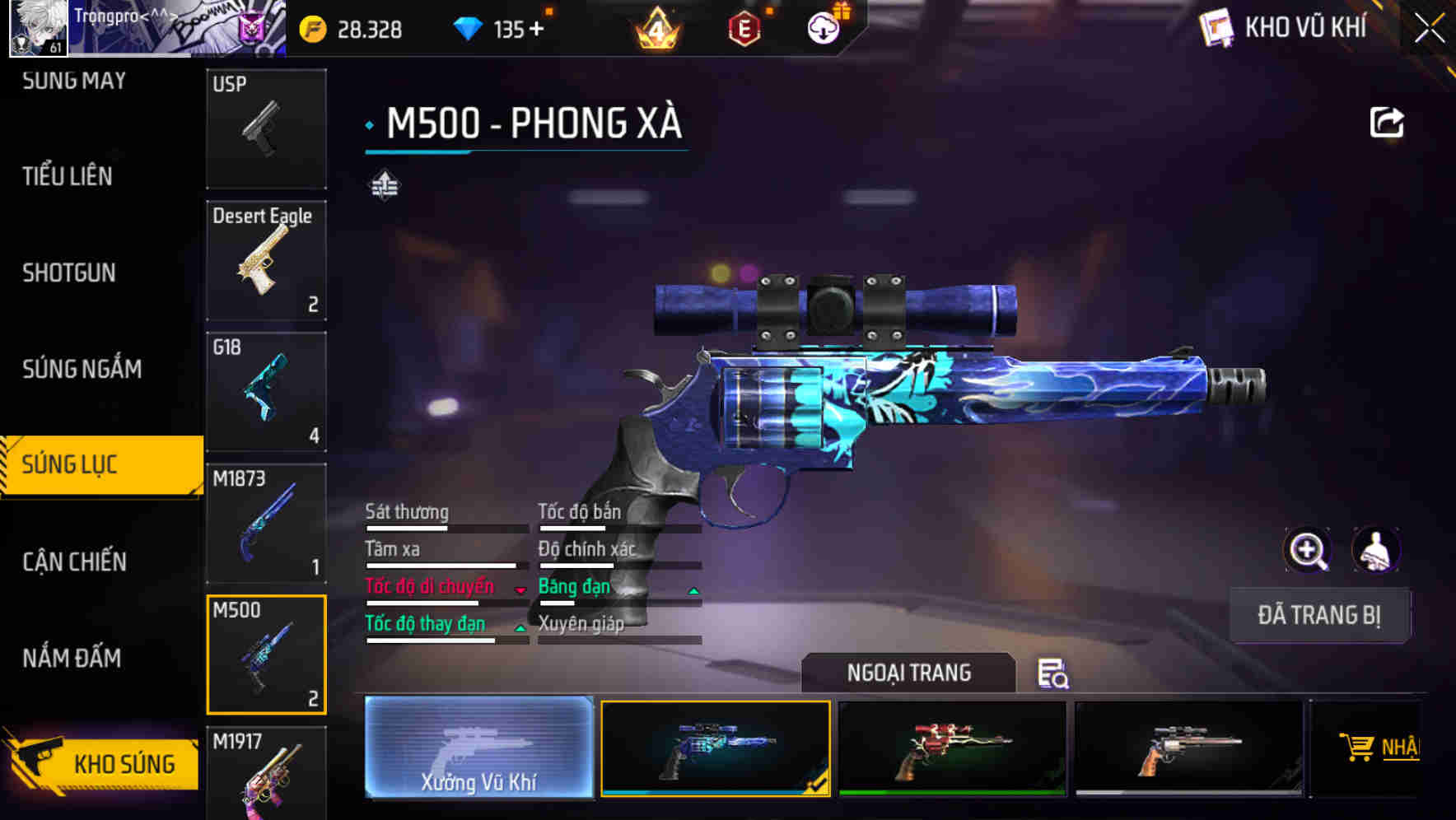This screenshot has height=820, width=1456.
Task: Open the gift download center cloud icon
Action: point(823,27)
